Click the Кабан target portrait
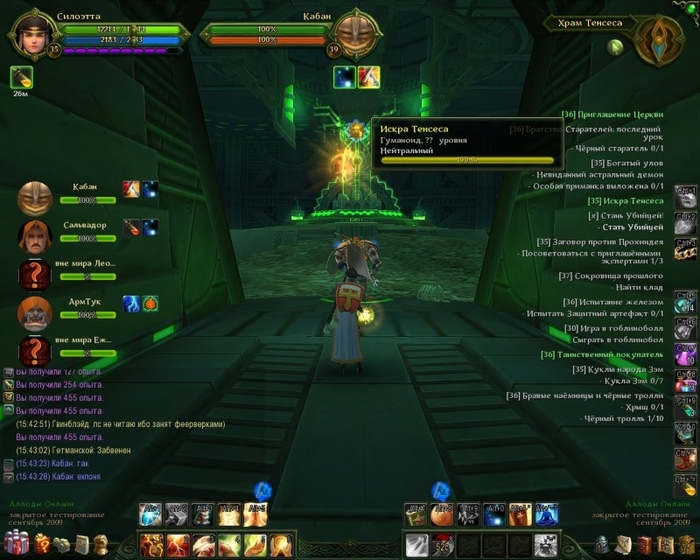This screenshot has width=700, height=560. pos(352,33)
